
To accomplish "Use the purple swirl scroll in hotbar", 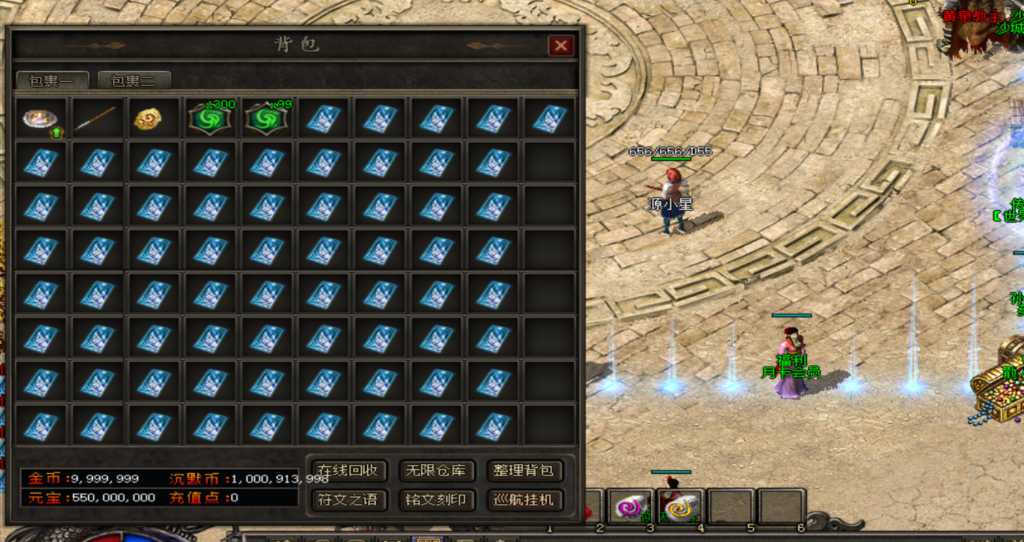I will point(629,507).
